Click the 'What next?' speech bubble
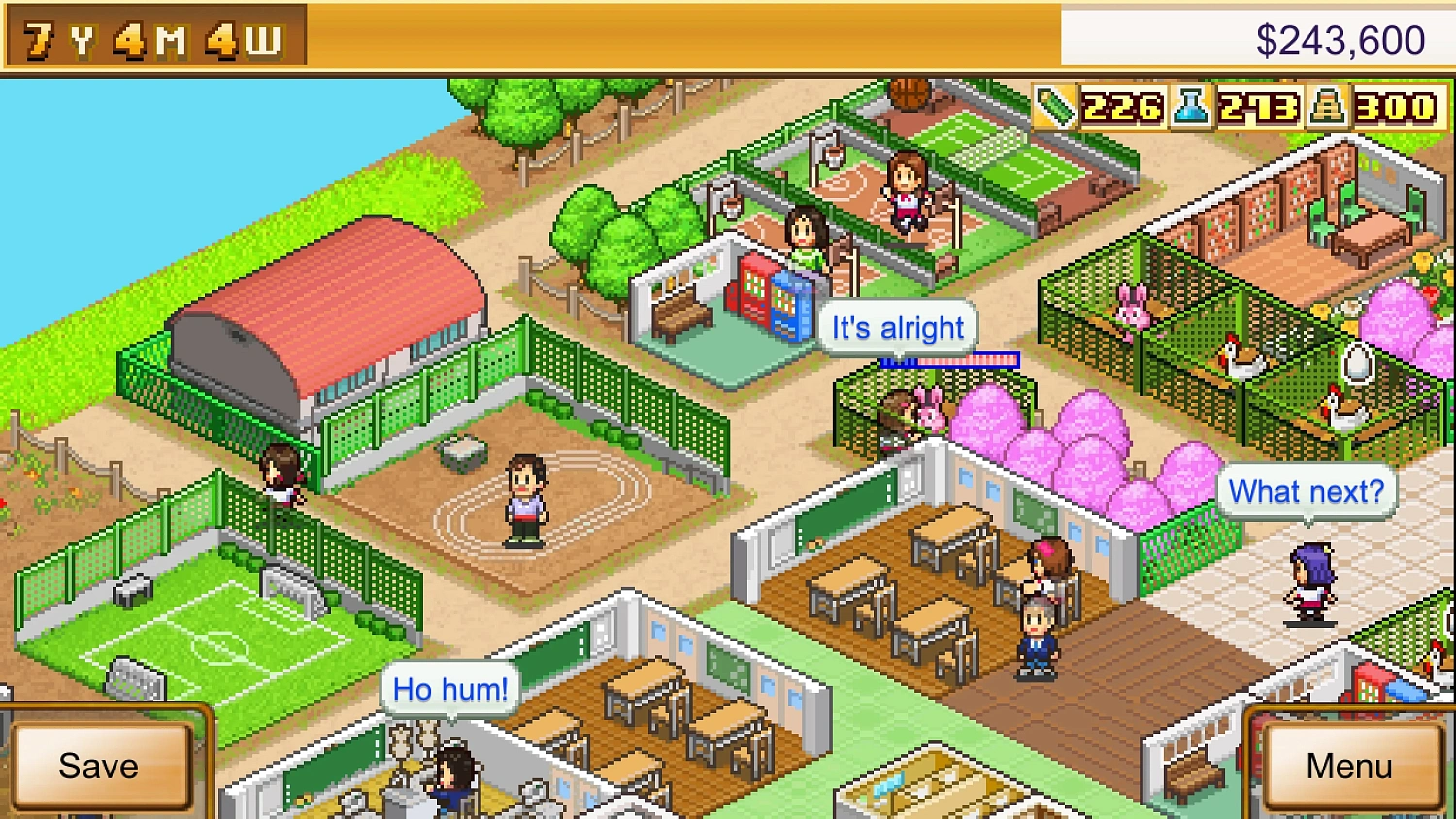The image size is (1456, 819). [1305, 491]
